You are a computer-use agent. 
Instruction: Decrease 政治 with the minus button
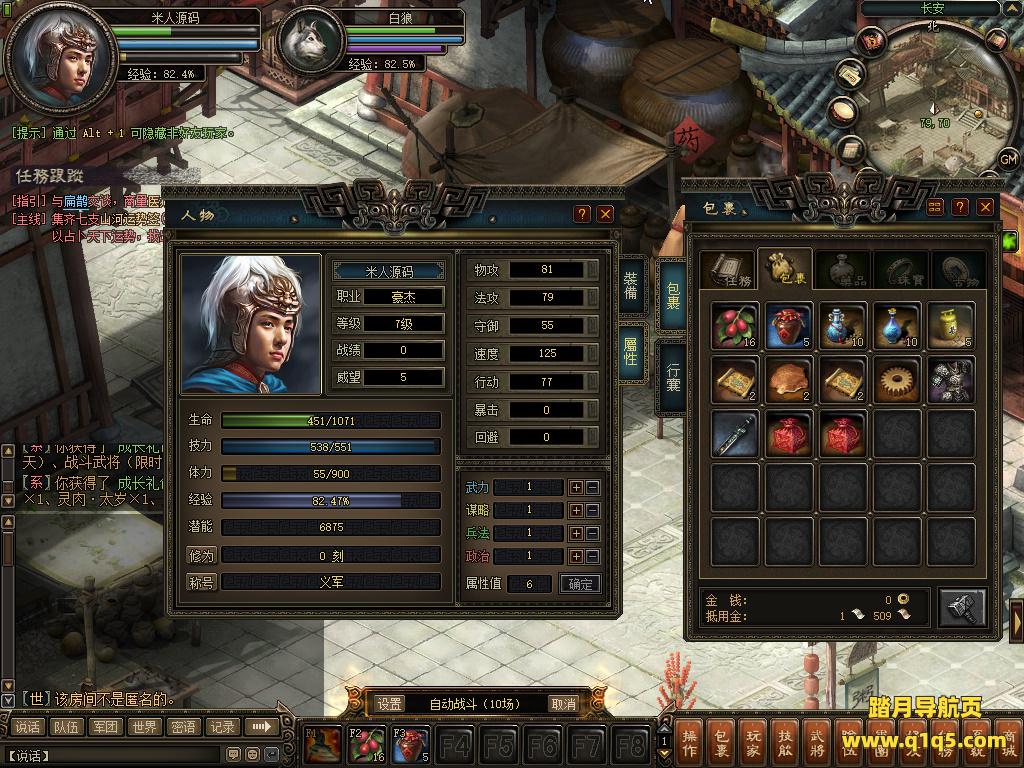click(593, 556)
